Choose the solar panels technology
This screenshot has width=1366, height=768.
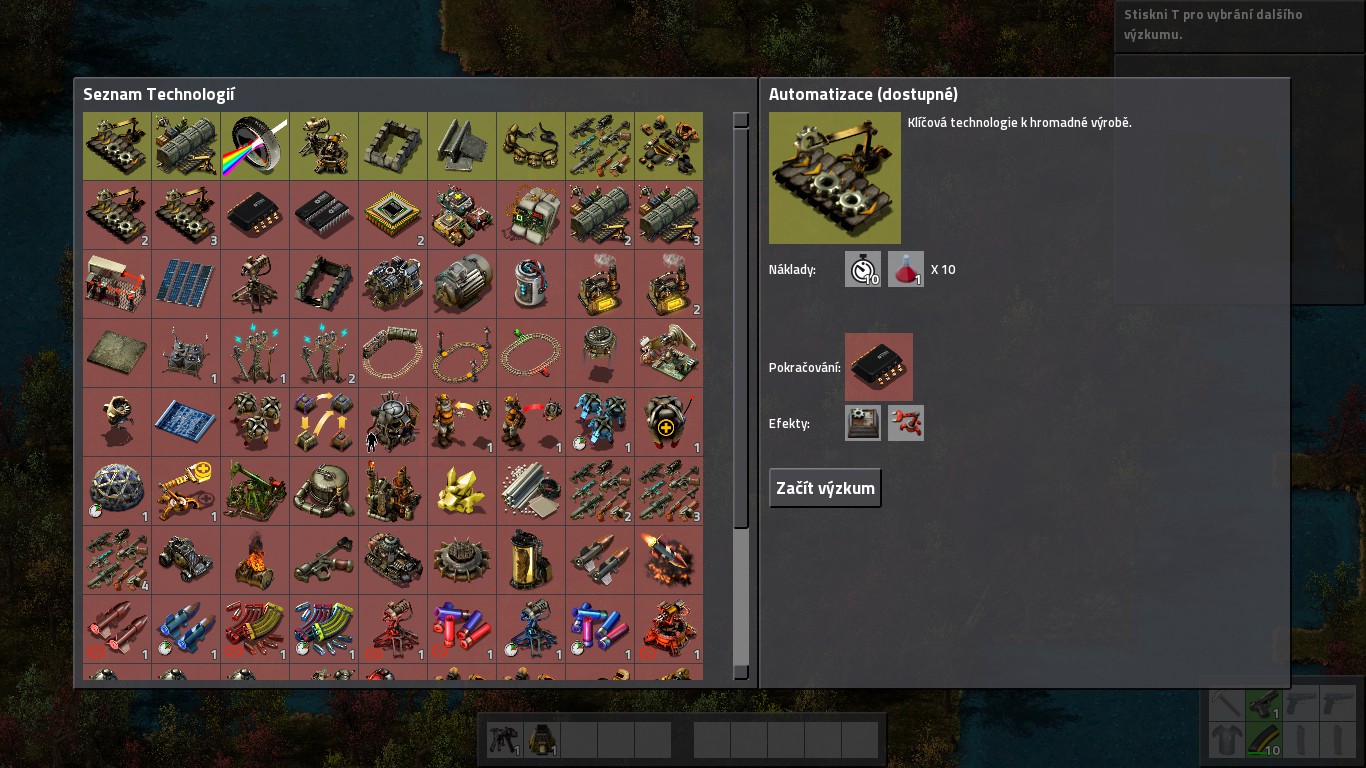(186, 284)
